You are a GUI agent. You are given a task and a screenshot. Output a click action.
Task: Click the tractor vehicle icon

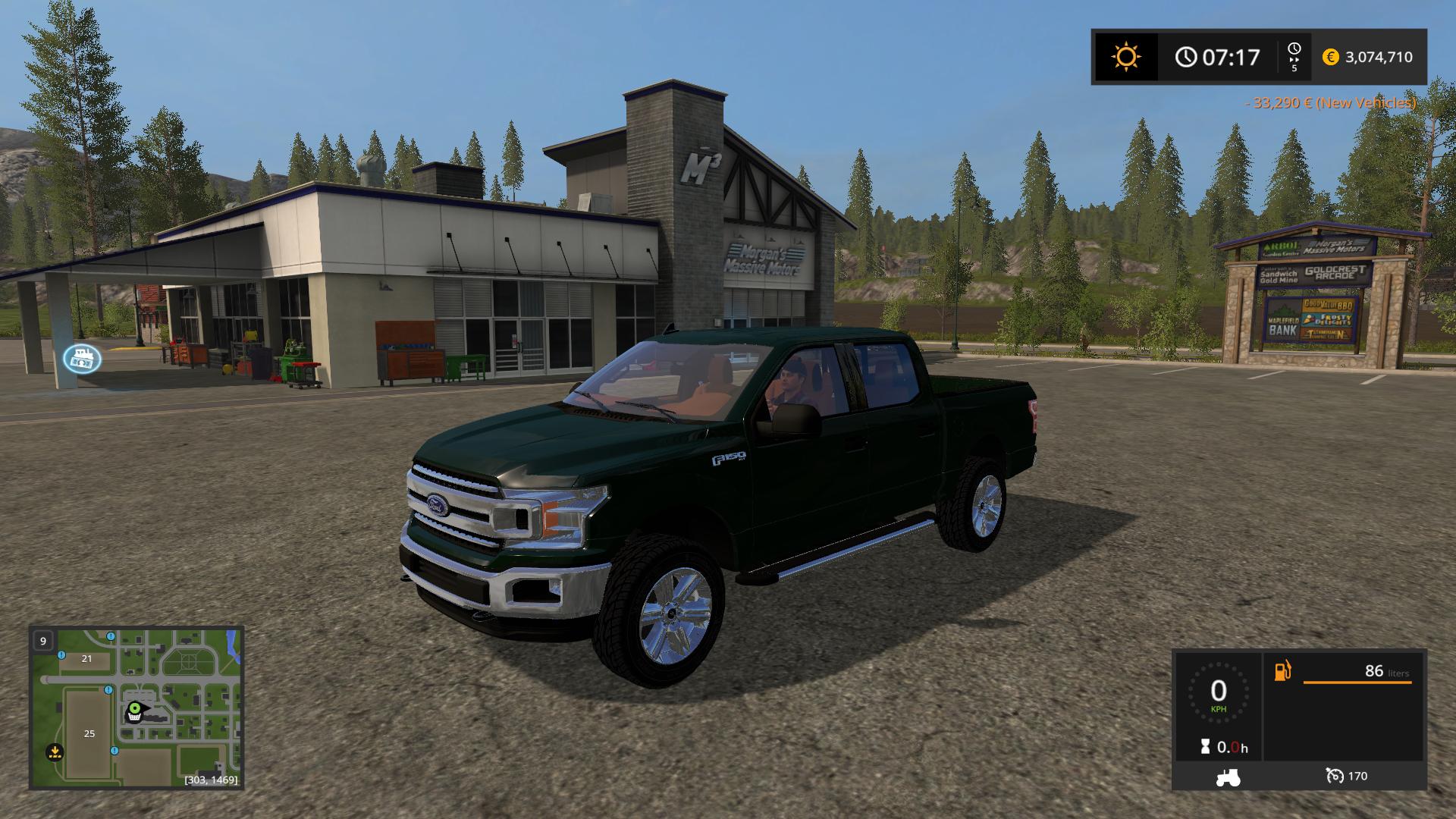point(1228,777)
